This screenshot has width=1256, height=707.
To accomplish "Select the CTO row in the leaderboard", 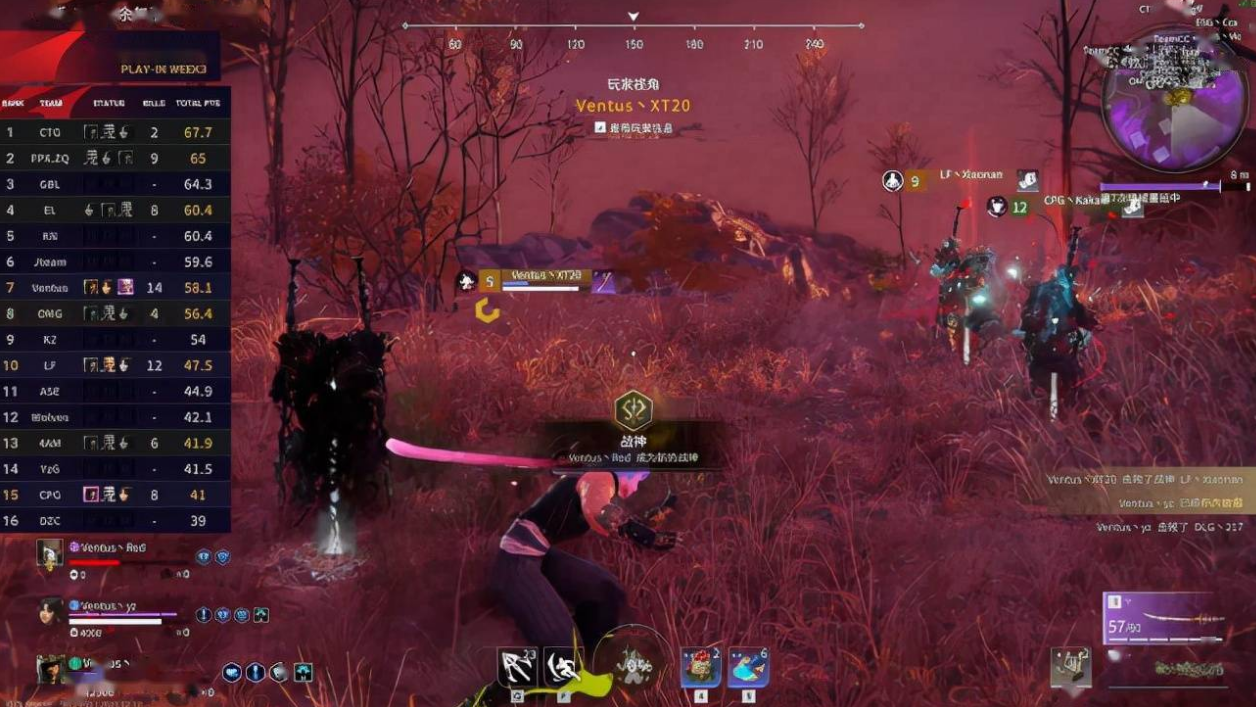I will click(115, 132).
